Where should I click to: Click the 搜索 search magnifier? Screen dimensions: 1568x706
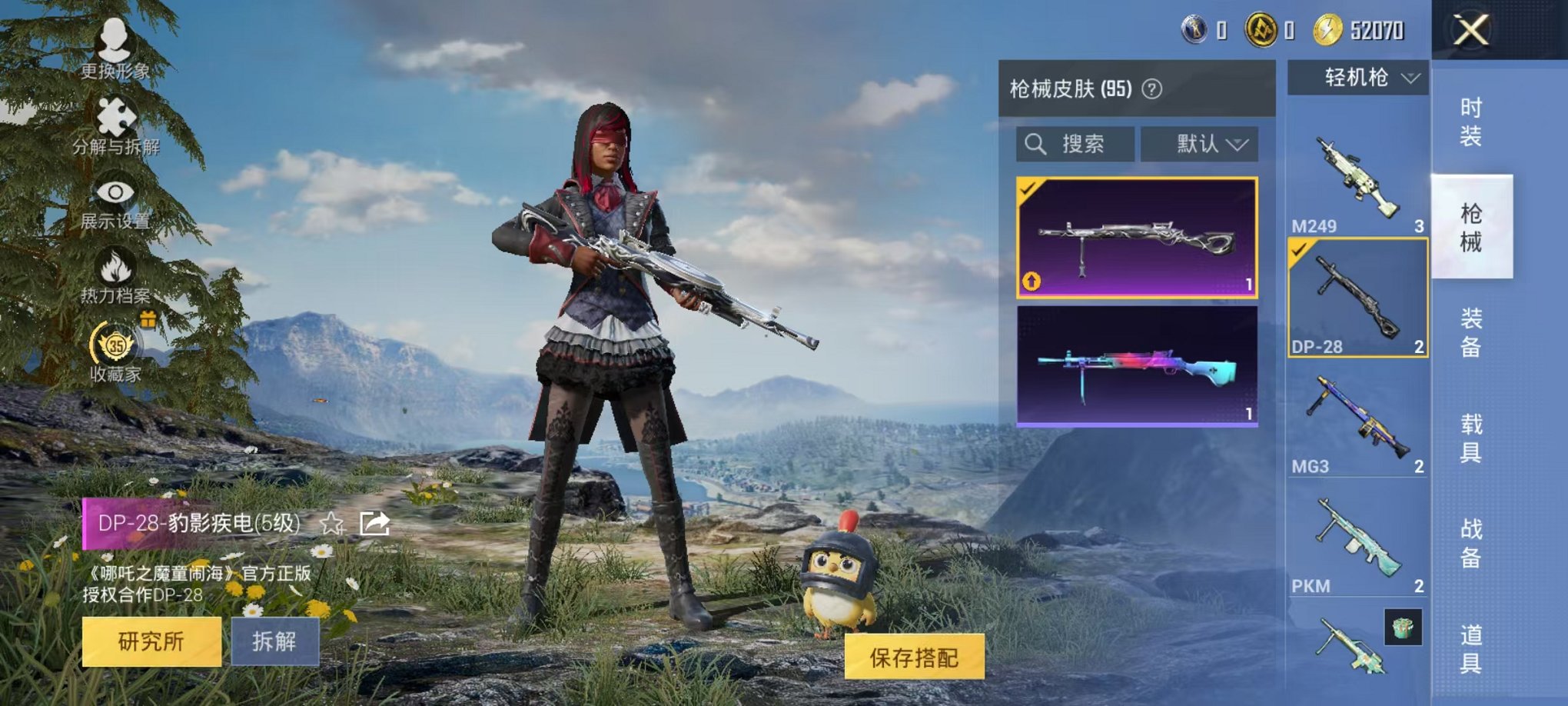[x=1037, y=143]
